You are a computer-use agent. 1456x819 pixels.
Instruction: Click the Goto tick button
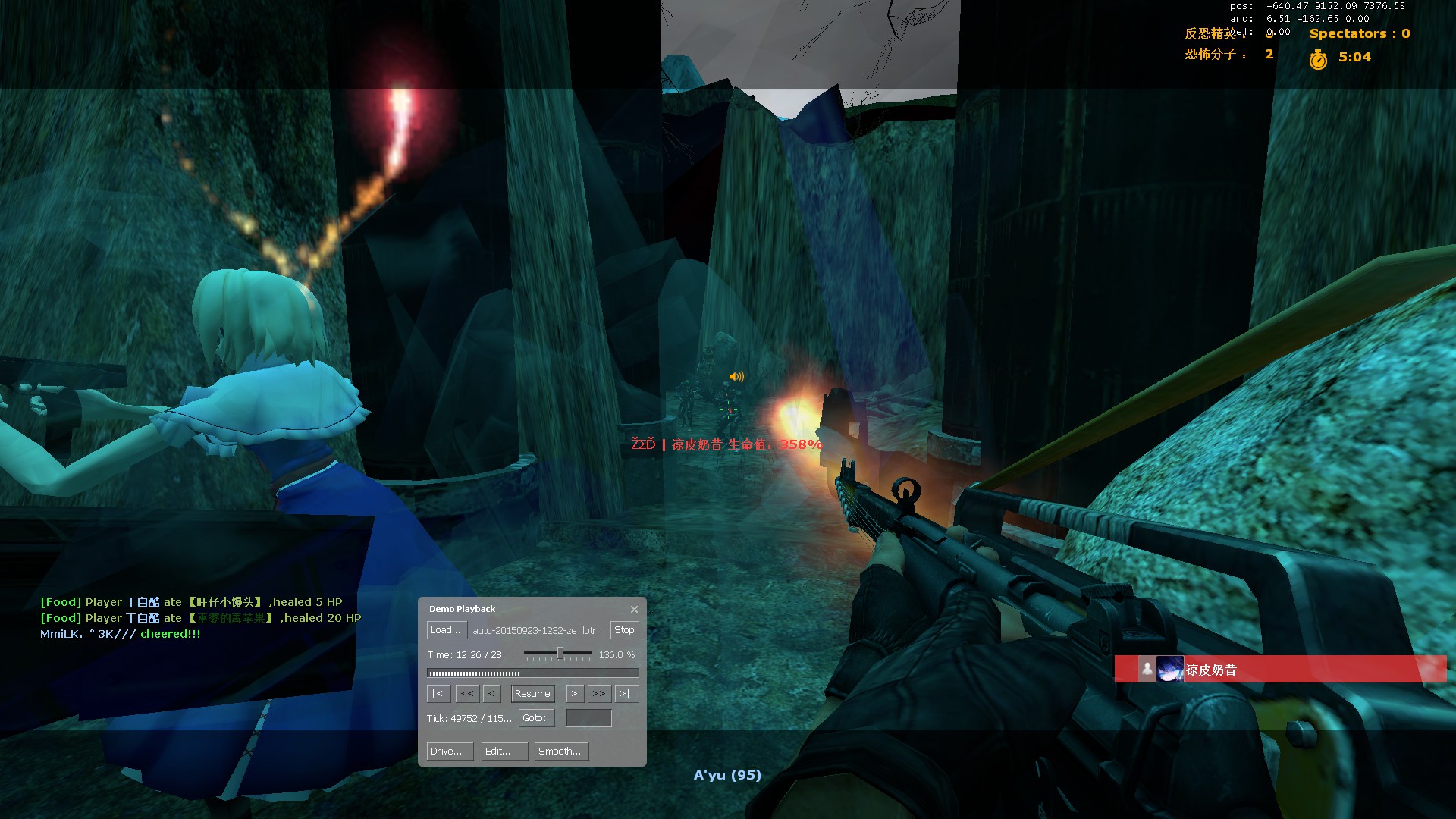pyautogui.click(x=535, y=718)
